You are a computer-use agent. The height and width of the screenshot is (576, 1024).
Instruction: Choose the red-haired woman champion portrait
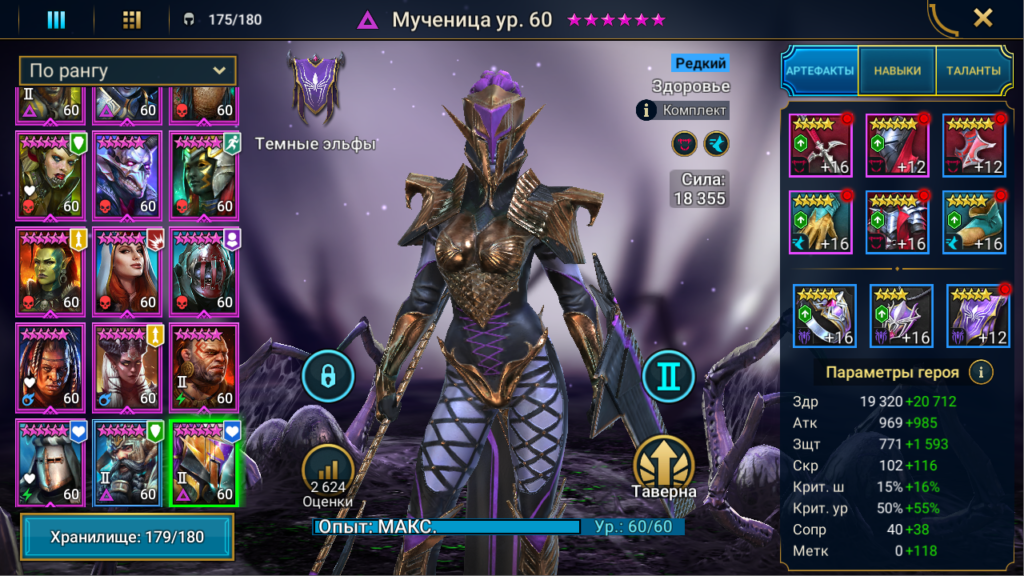127,270
